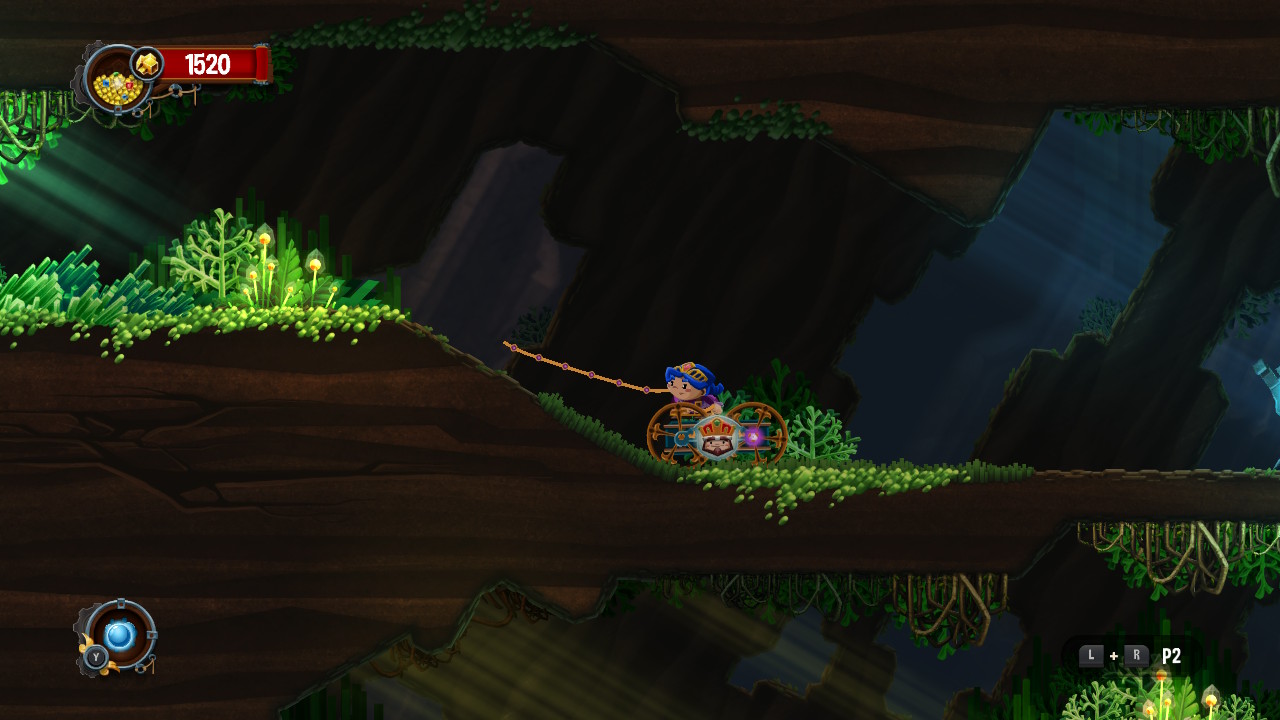Select the glowing purple gem on the chariot

tap(754, 436)
